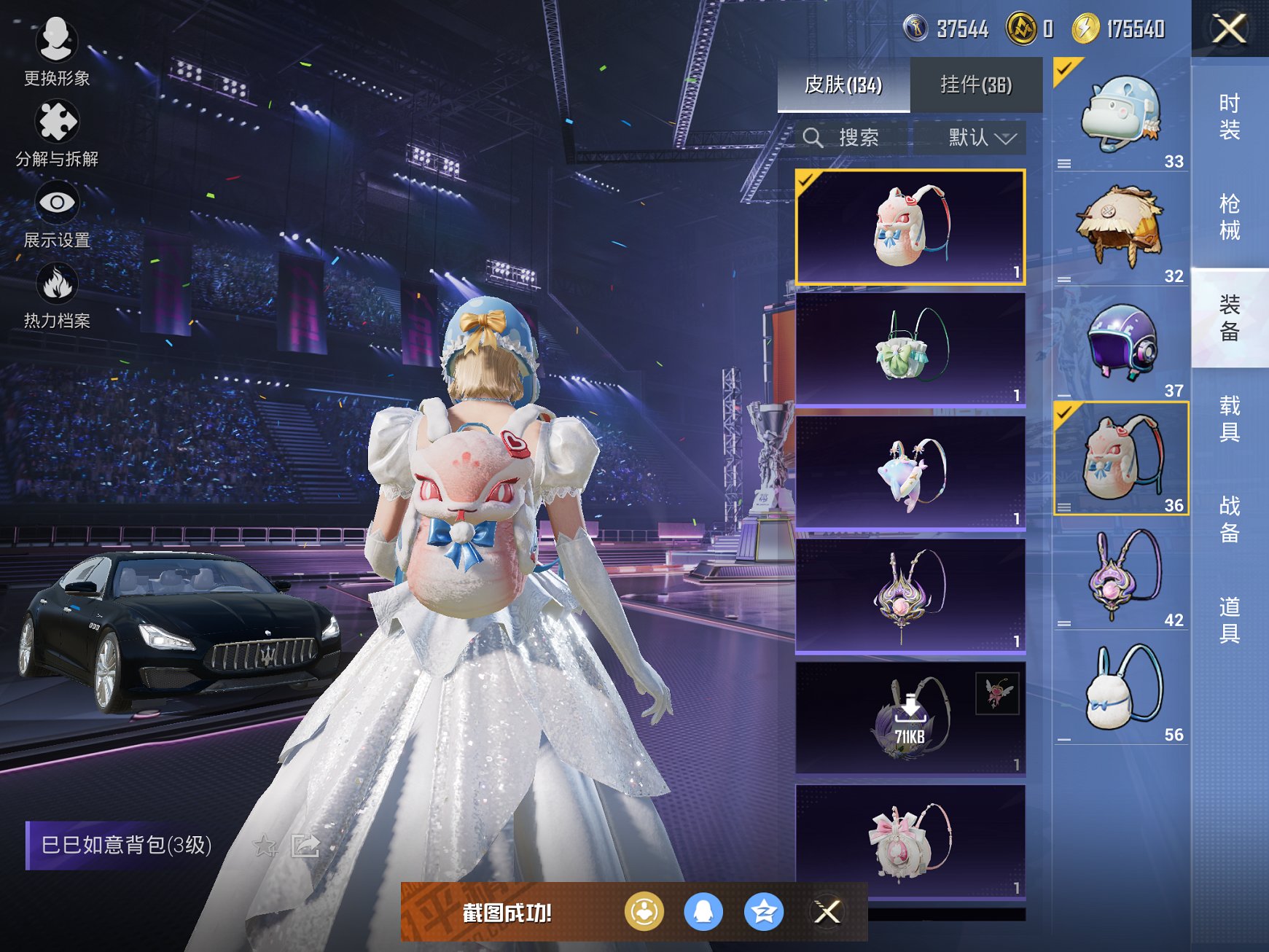Open the 时装 fashion category
Screen dimensions: 1269x952
[x=1229, y=117]
